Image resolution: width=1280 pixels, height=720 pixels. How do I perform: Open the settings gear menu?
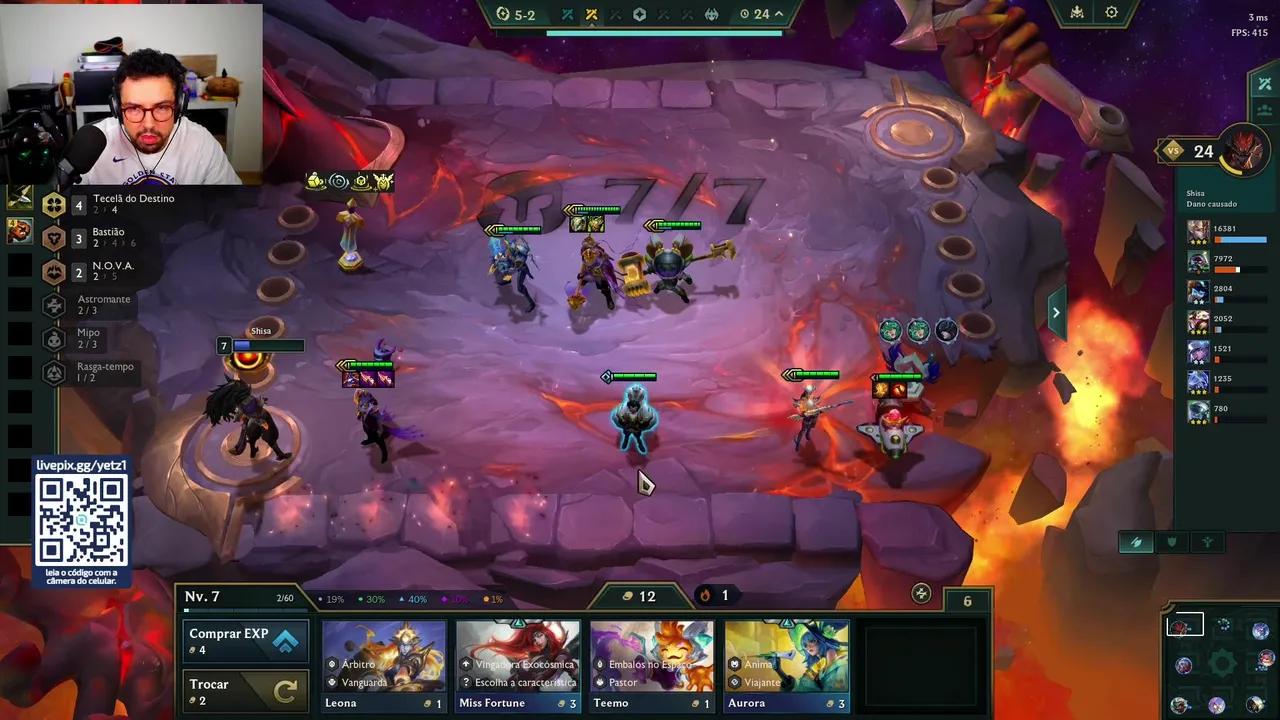[1112, 11]
